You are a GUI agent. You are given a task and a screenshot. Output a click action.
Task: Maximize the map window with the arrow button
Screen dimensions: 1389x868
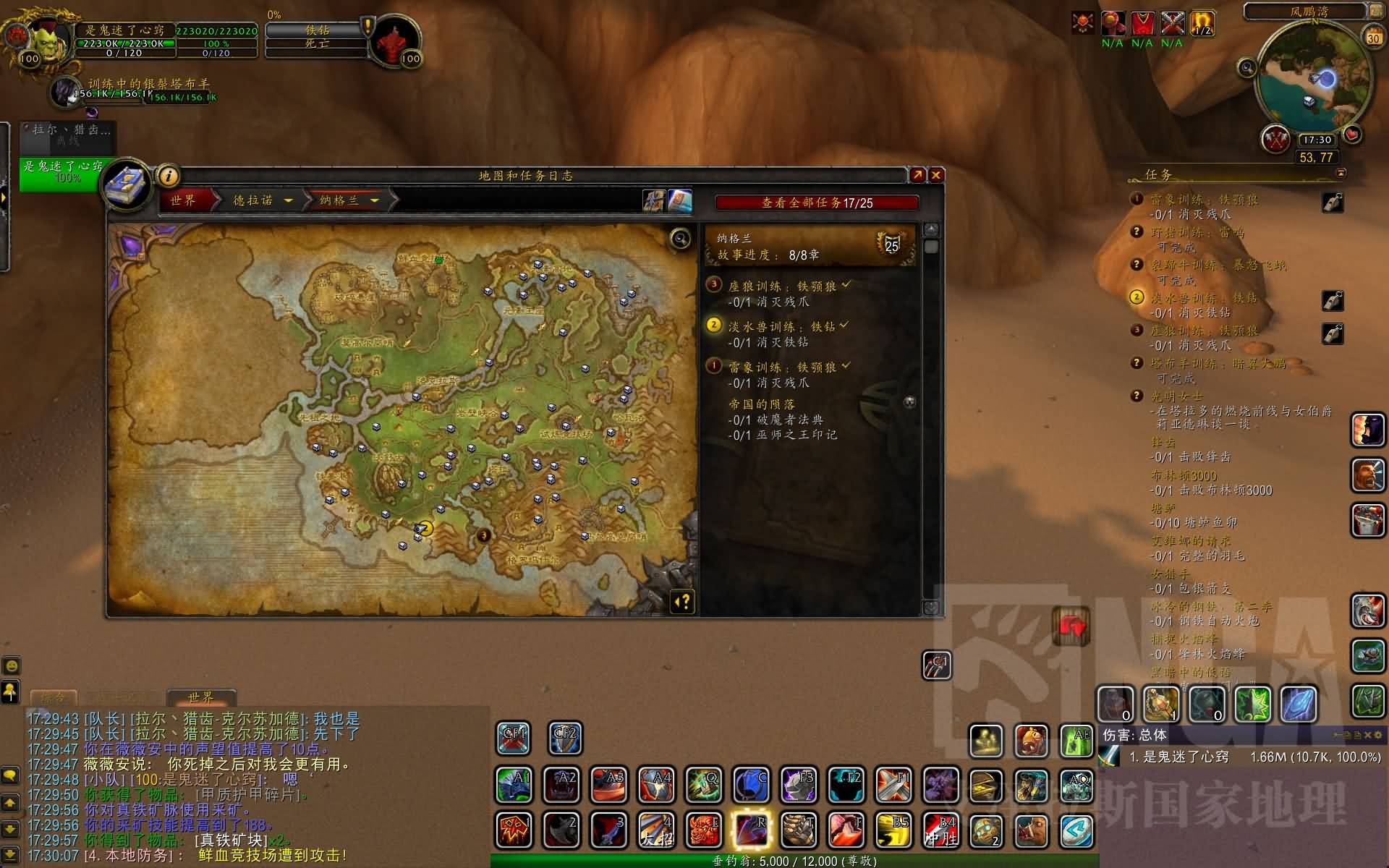click(917, 175)
